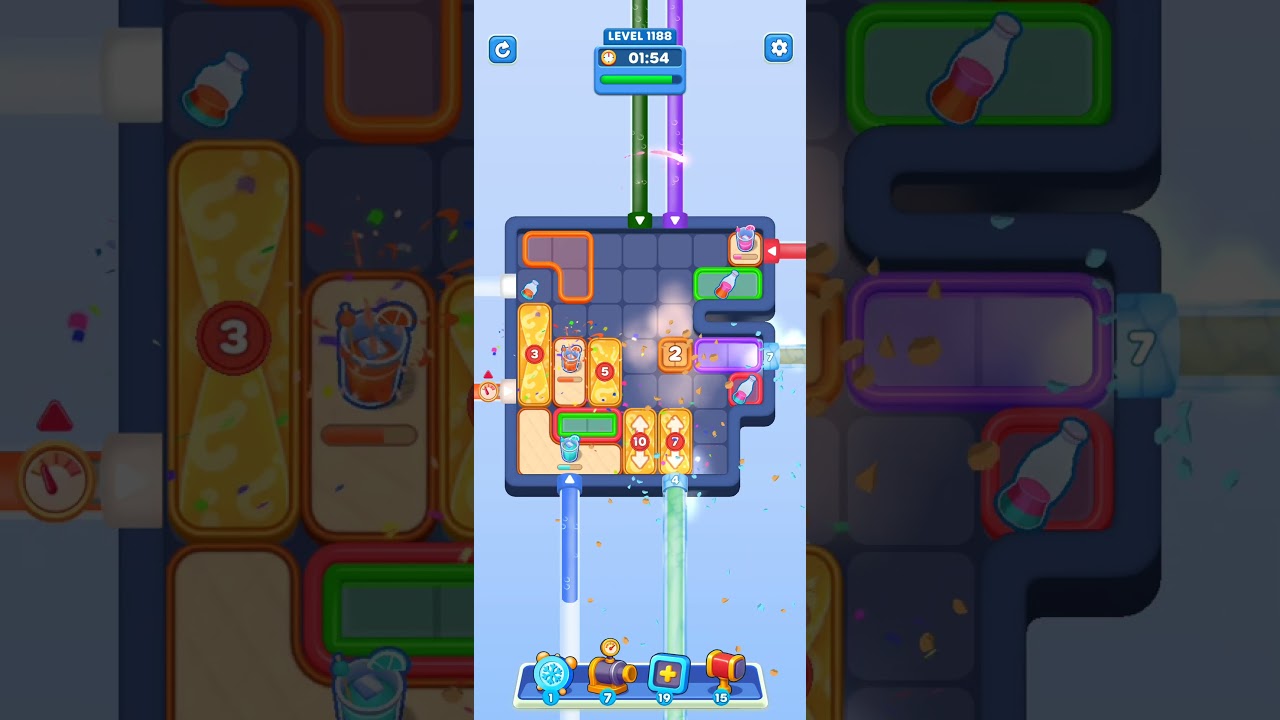The image size is (1280, 720).
Task: Tap the frozen ice block numbered 7
Action: point(770,357)
